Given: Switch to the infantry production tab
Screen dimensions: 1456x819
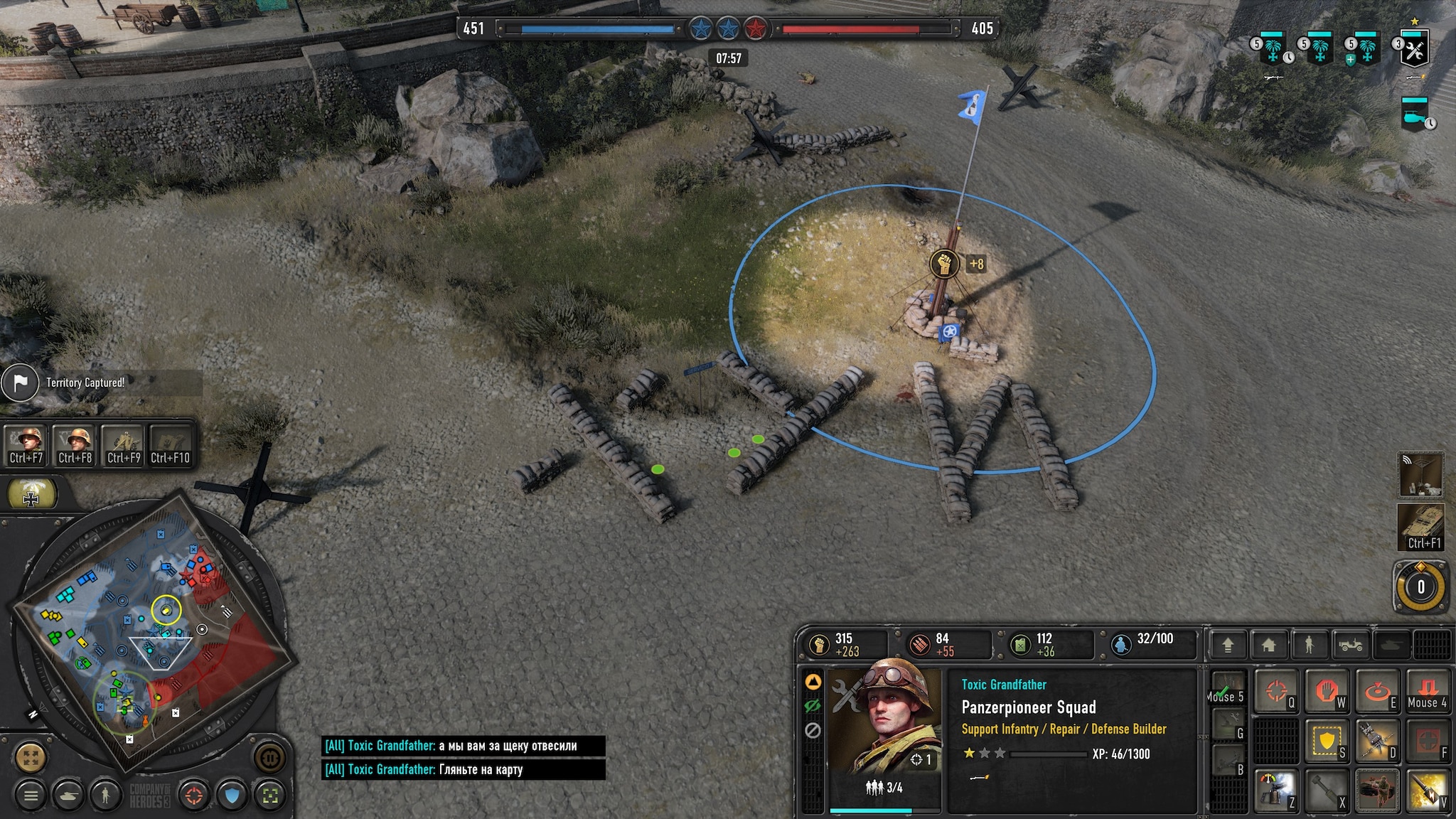Looking at the screenshot, I should pos(1309,645).
